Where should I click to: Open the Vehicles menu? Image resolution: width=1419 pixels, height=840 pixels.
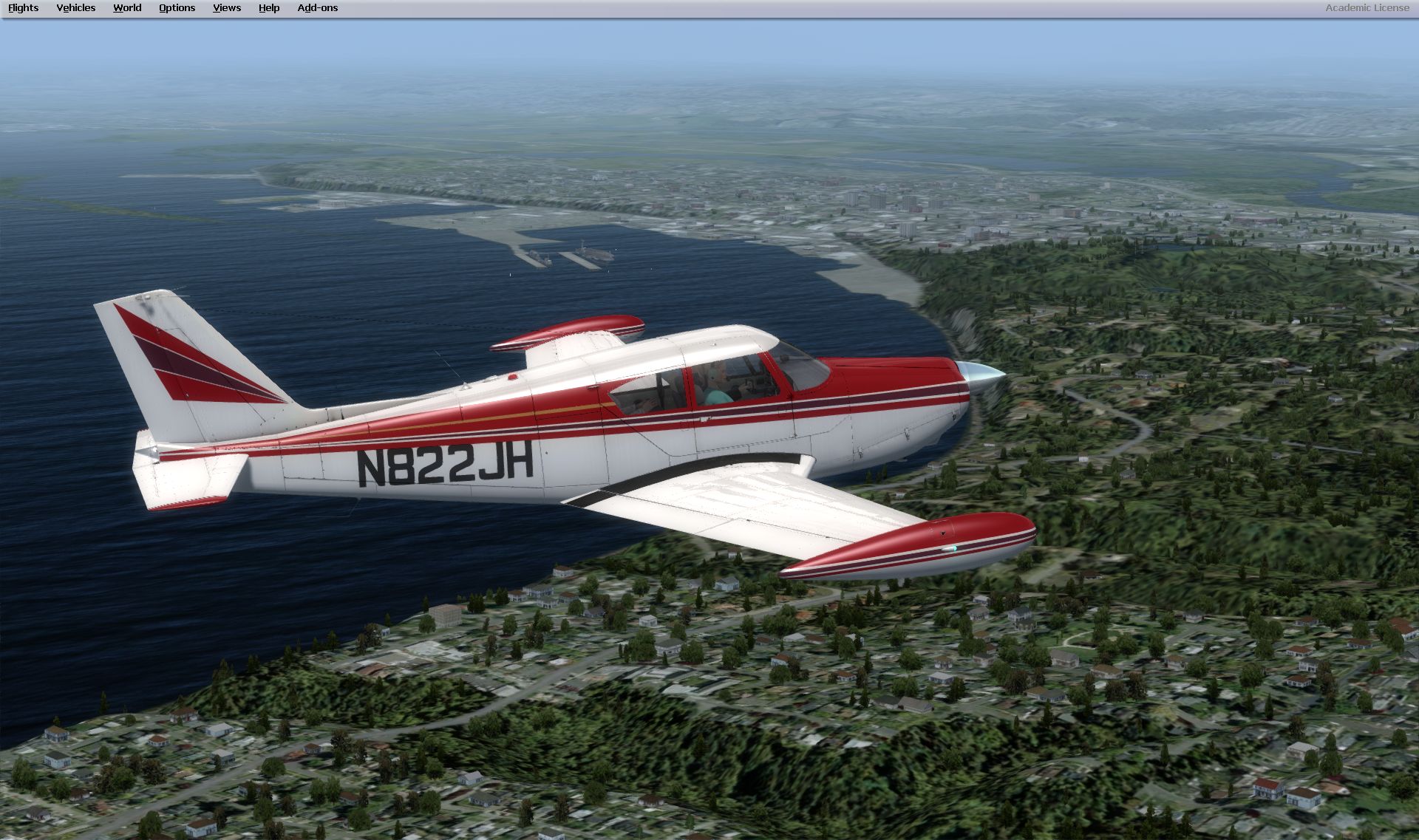(75, 8)
